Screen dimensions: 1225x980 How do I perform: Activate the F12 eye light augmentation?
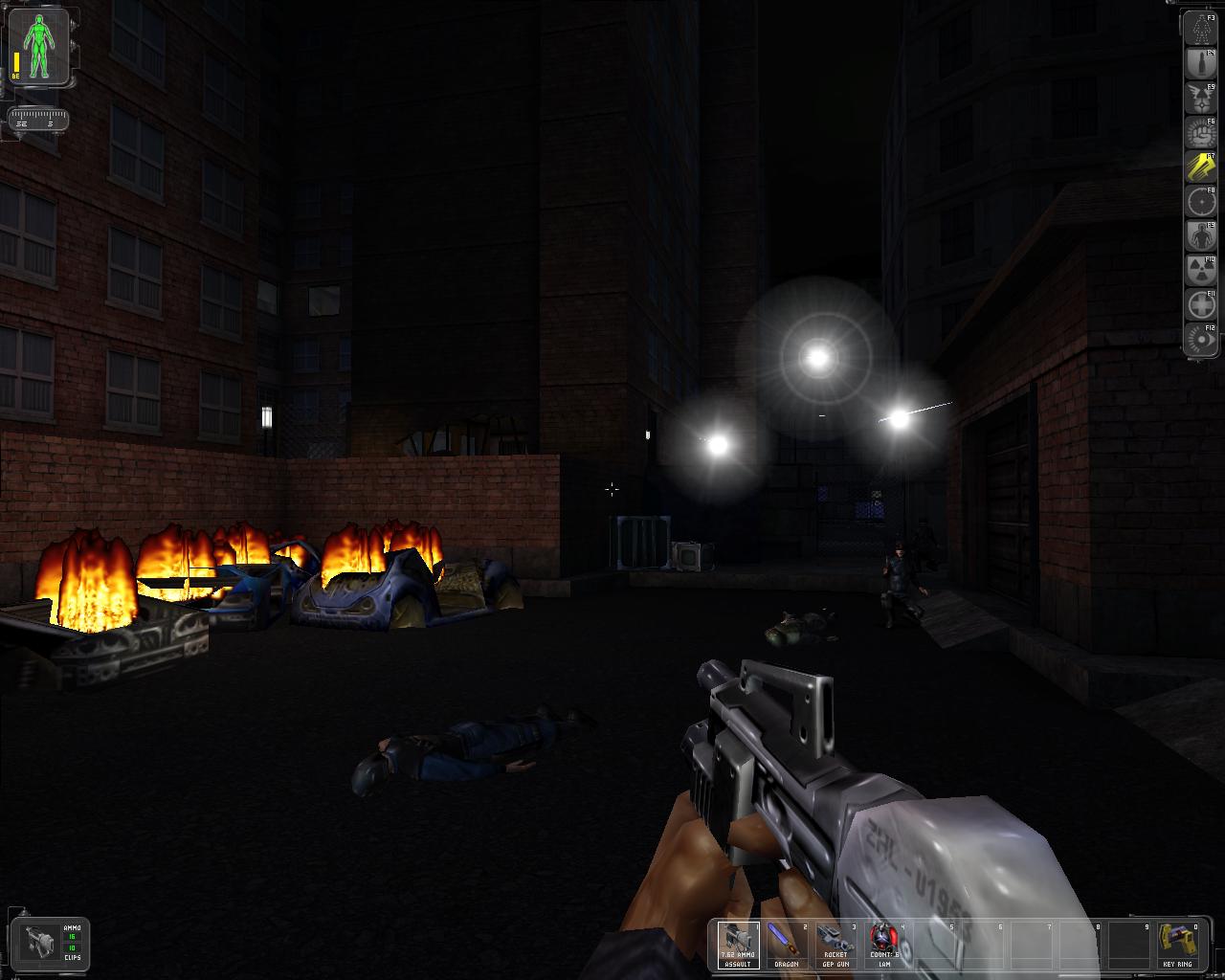point(1201,340)
